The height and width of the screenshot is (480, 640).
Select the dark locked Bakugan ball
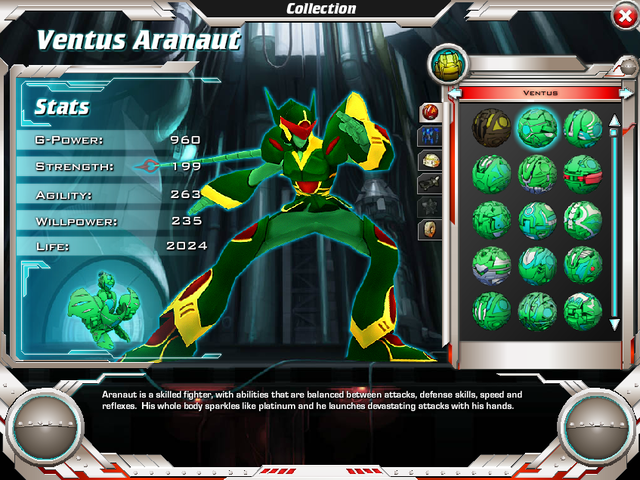coord(491,127)
